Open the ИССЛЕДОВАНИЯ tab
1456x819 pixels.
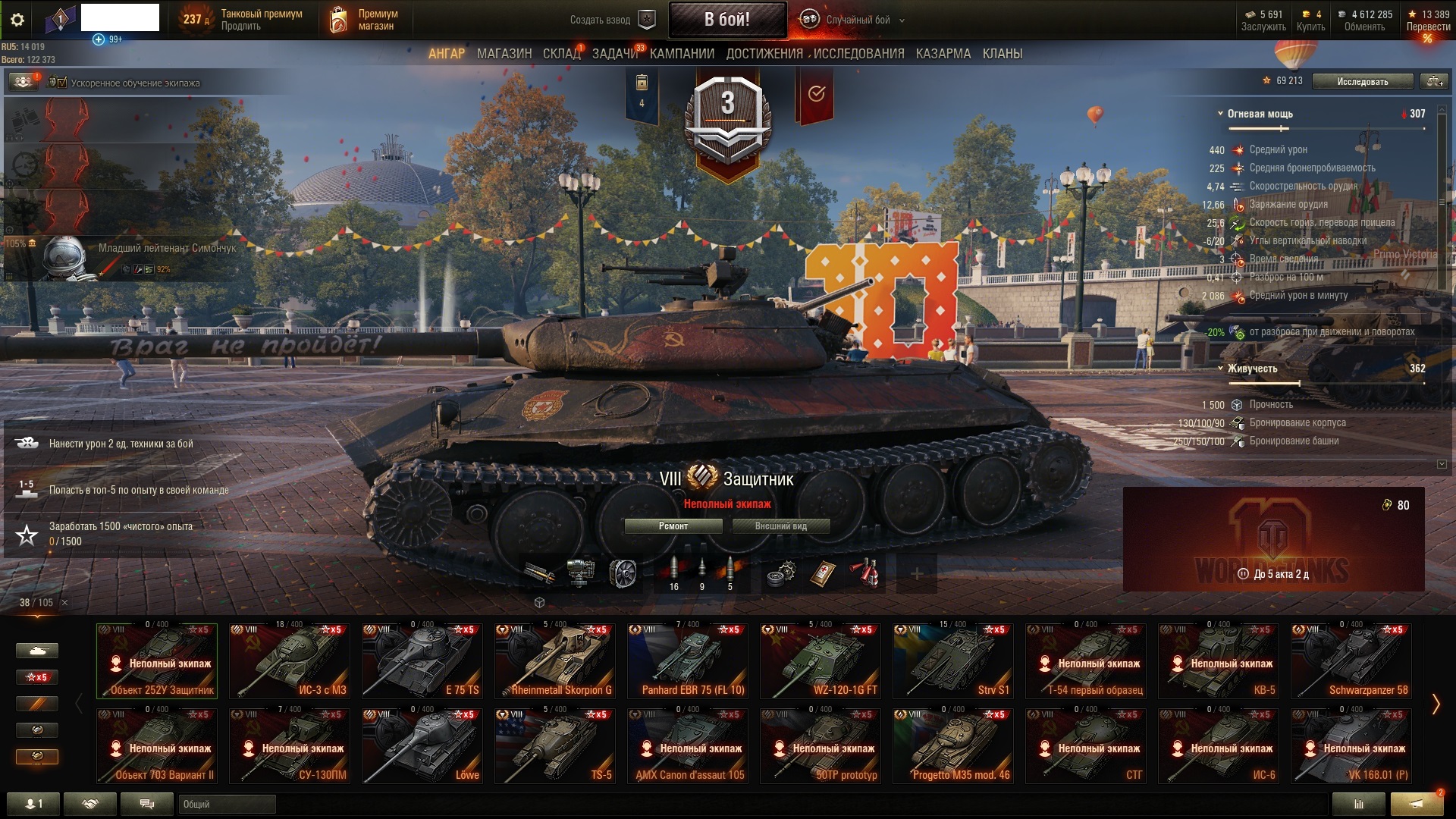point(855,54)
